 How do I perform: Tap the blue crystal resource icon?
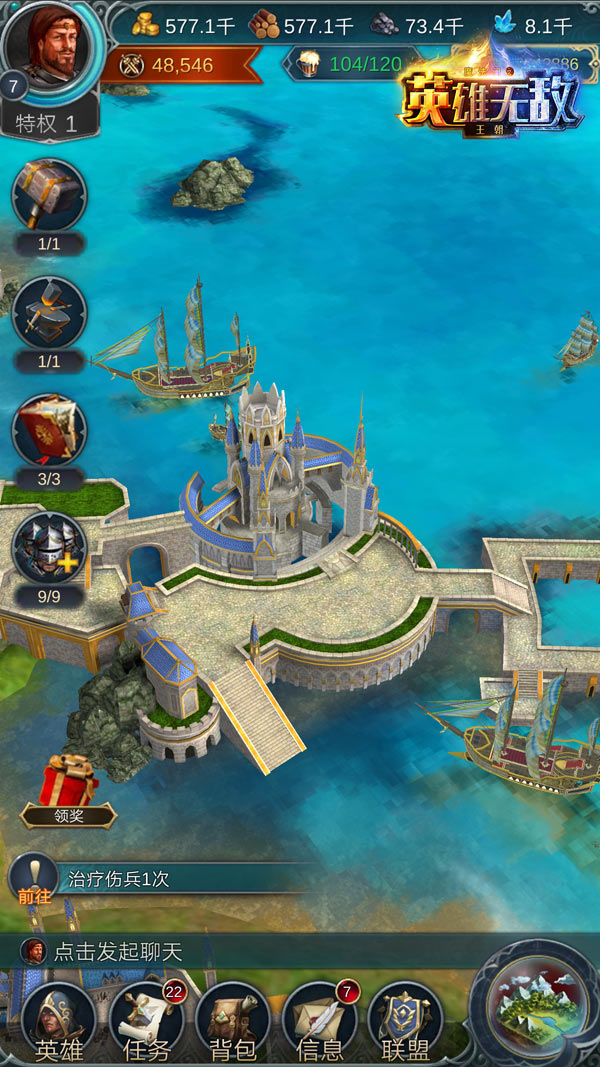click(x=505, y=24)
